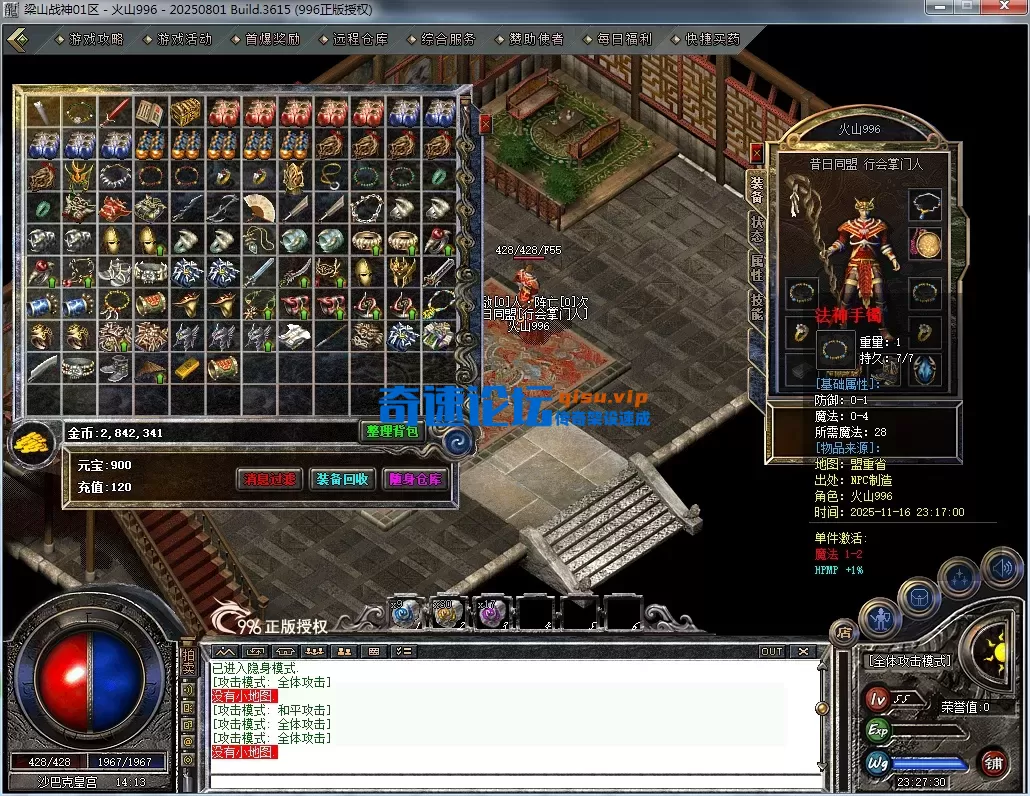Image resolution: width=1030 pixels, height=796 pixels.
Task: Select the folding fan item in the bag
Action: pos(258,208)
